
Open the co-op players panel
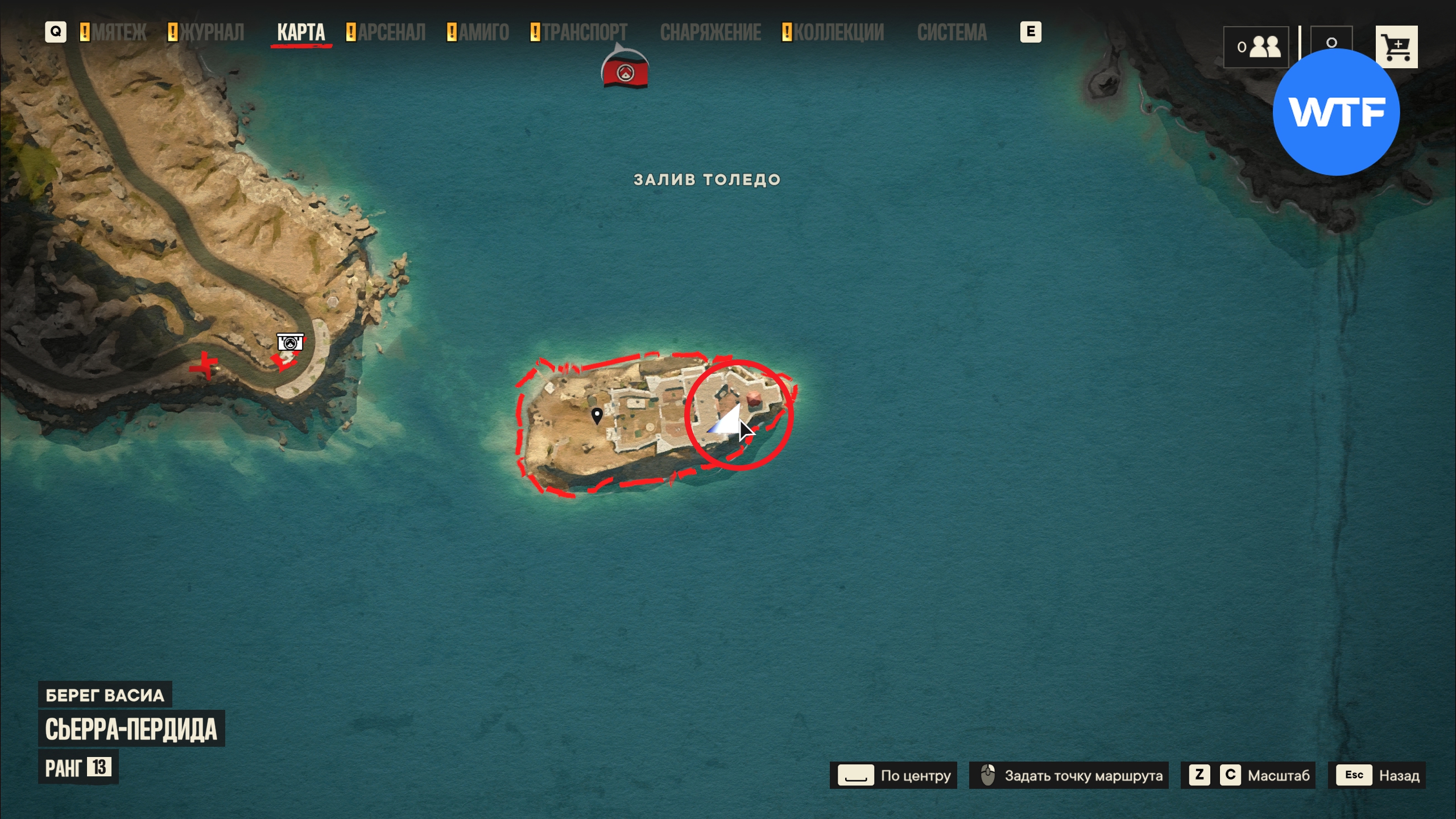(x=1256, y=47)
